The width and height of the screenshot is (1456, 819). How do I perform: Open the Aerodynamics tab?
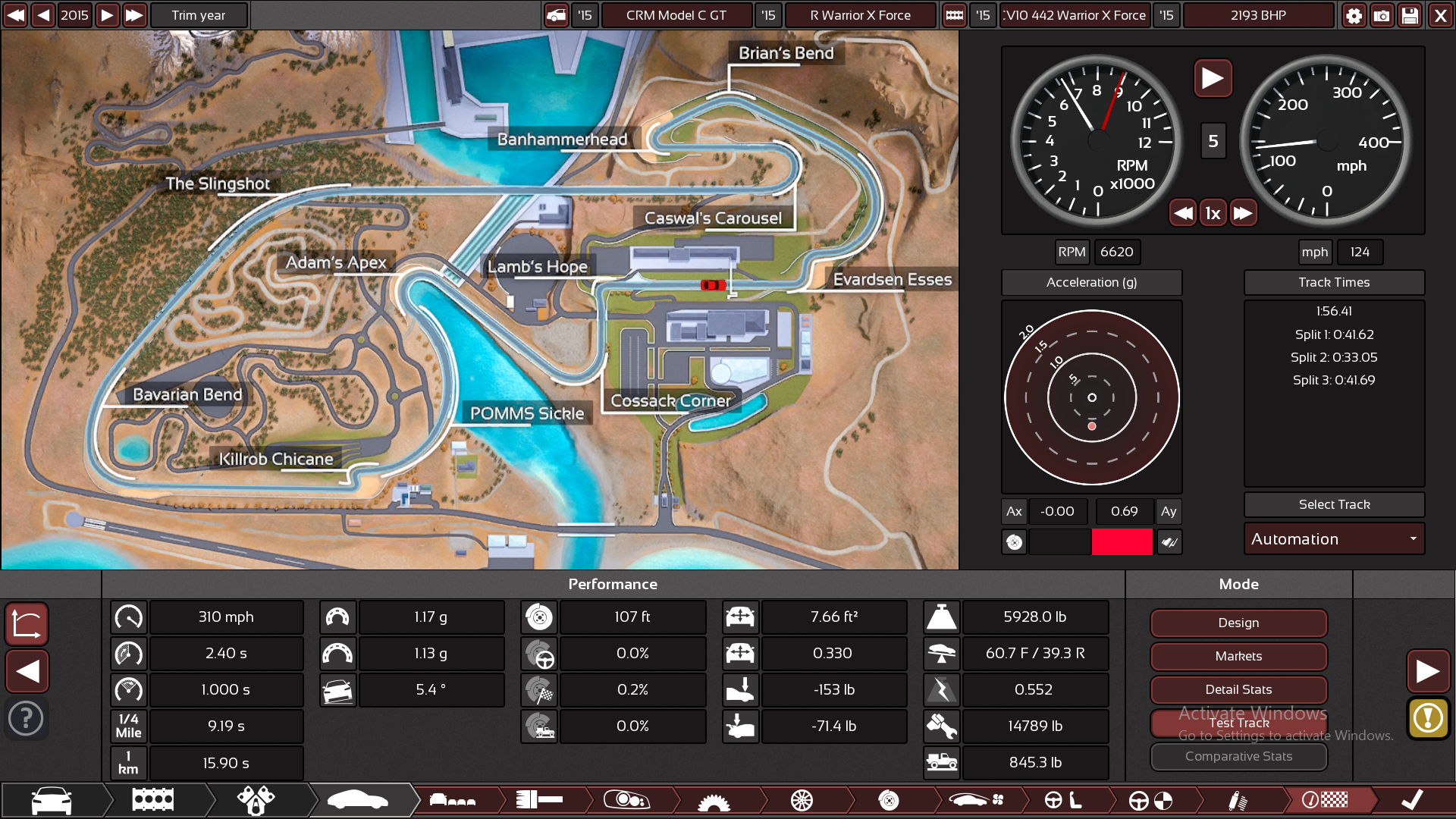[x=978, y=800]
